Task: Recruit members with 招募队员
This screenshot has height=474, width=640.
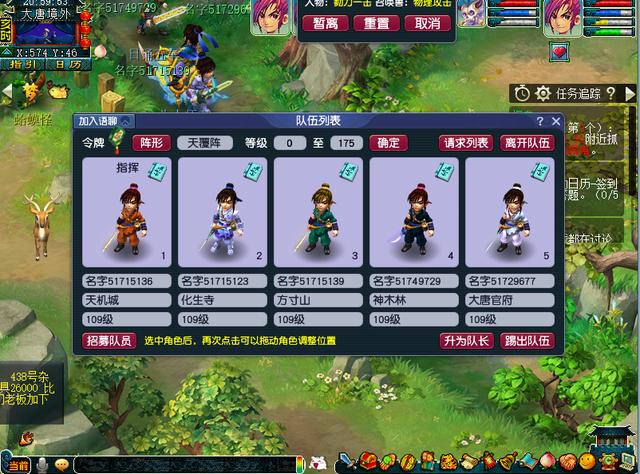Action: click(x=107, y=341)
